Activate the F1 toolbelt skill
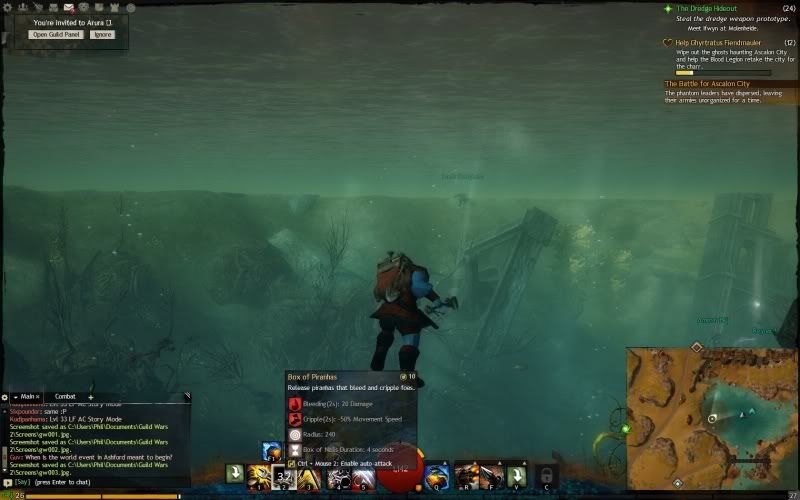800x500 pixels. coord(271,452)
